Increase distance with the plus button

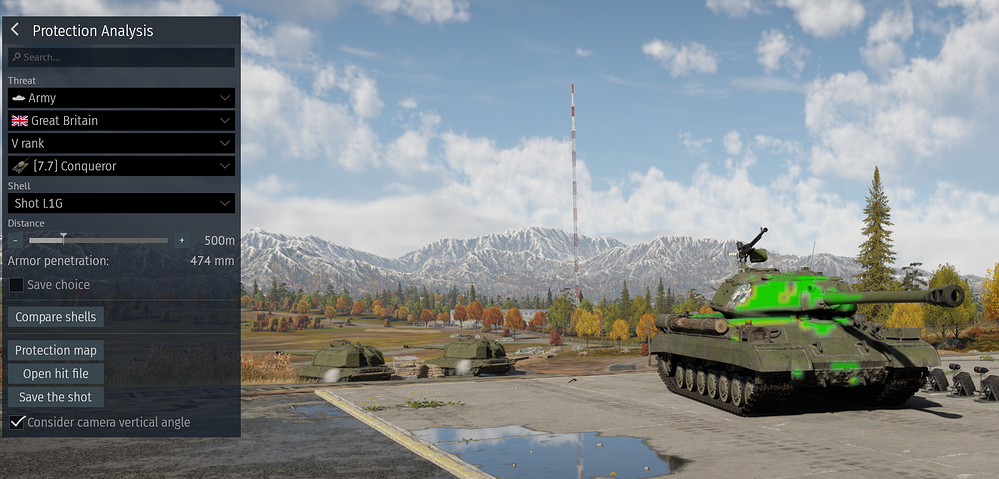click(x=181, y=241)
